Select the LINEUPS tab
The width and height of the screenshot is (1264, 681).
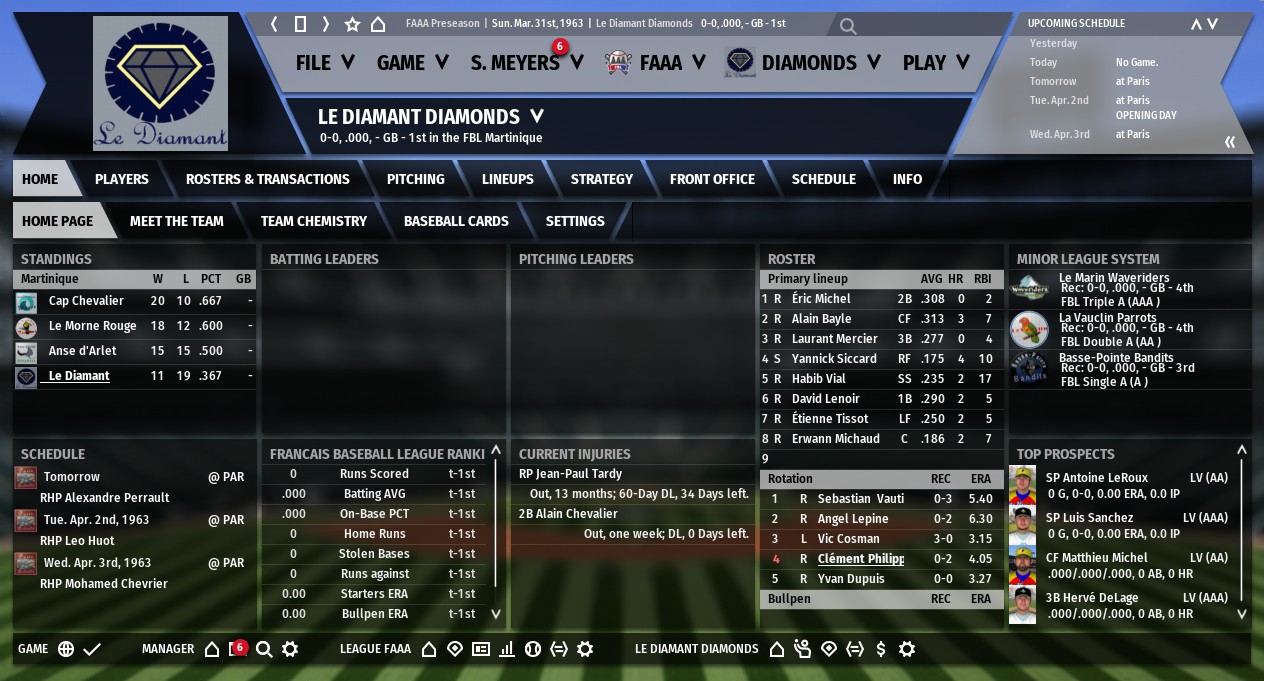[x=507, y=179]
